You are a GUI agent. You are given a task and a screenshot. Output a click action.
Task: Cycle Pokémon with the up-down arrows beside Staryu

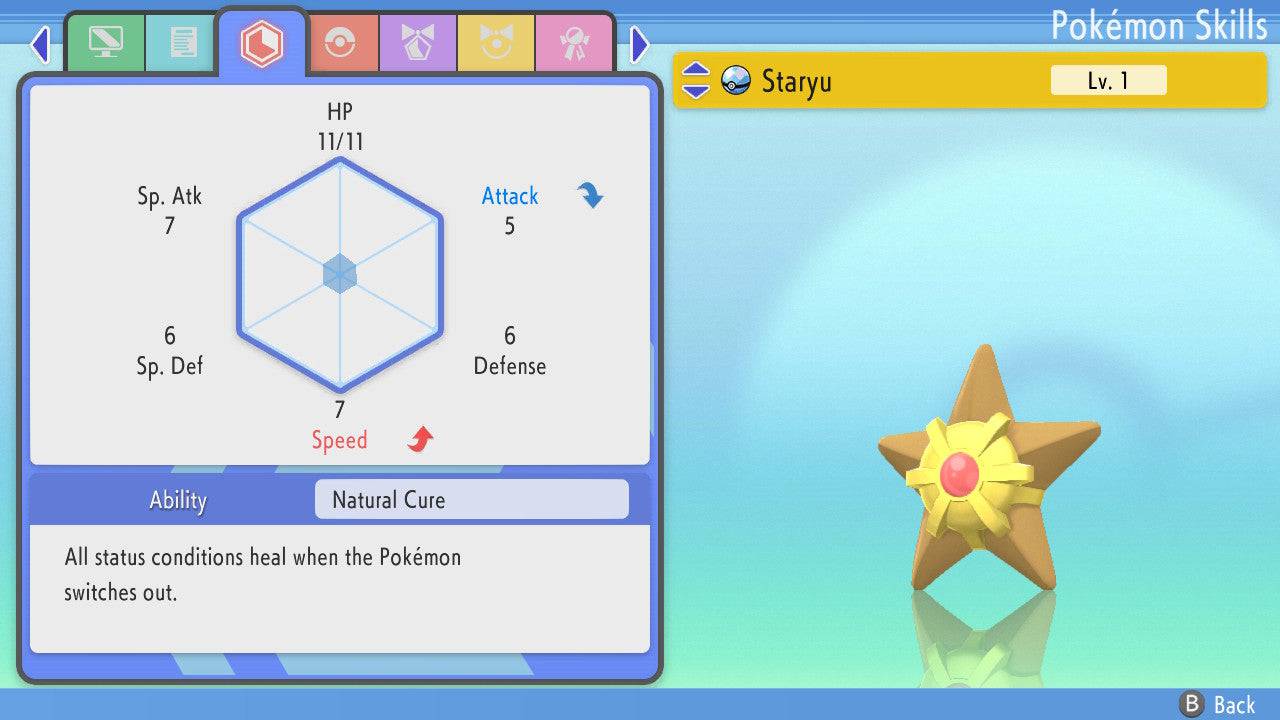tap(696, 80)
